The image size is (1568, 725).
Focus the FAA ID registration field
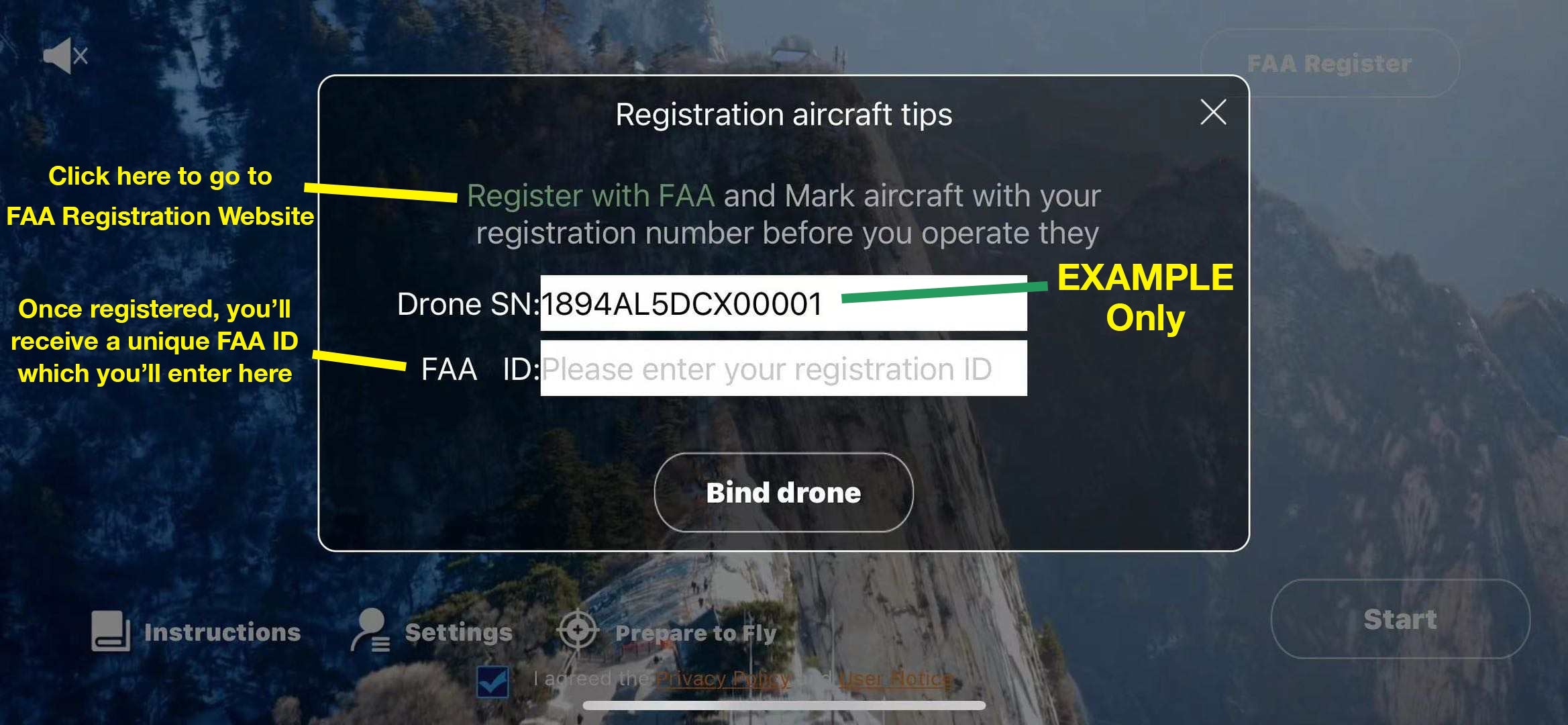[x=783, y=369]
